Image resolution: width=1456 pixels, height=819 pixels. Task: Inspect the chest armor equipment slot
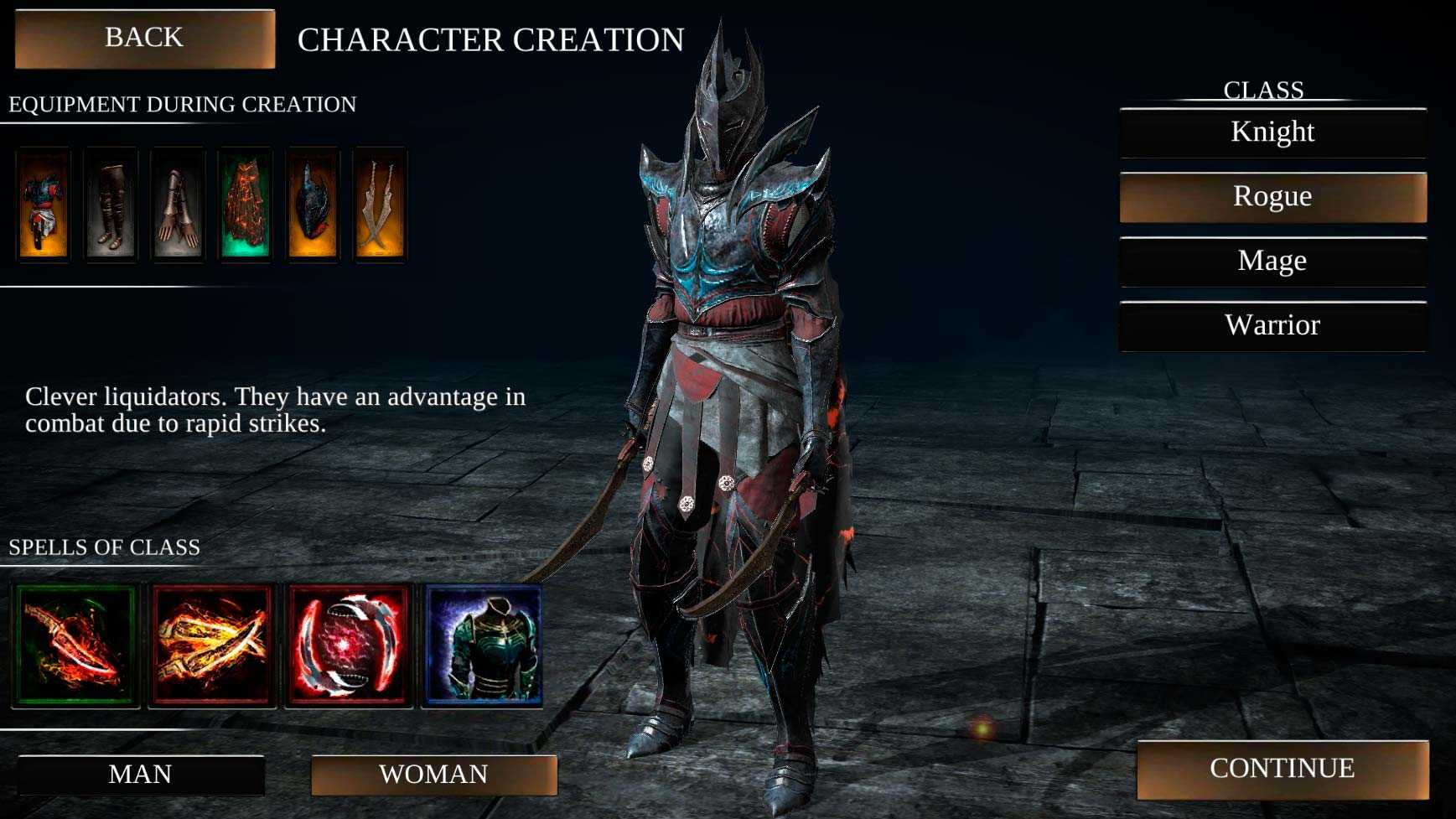43,205
